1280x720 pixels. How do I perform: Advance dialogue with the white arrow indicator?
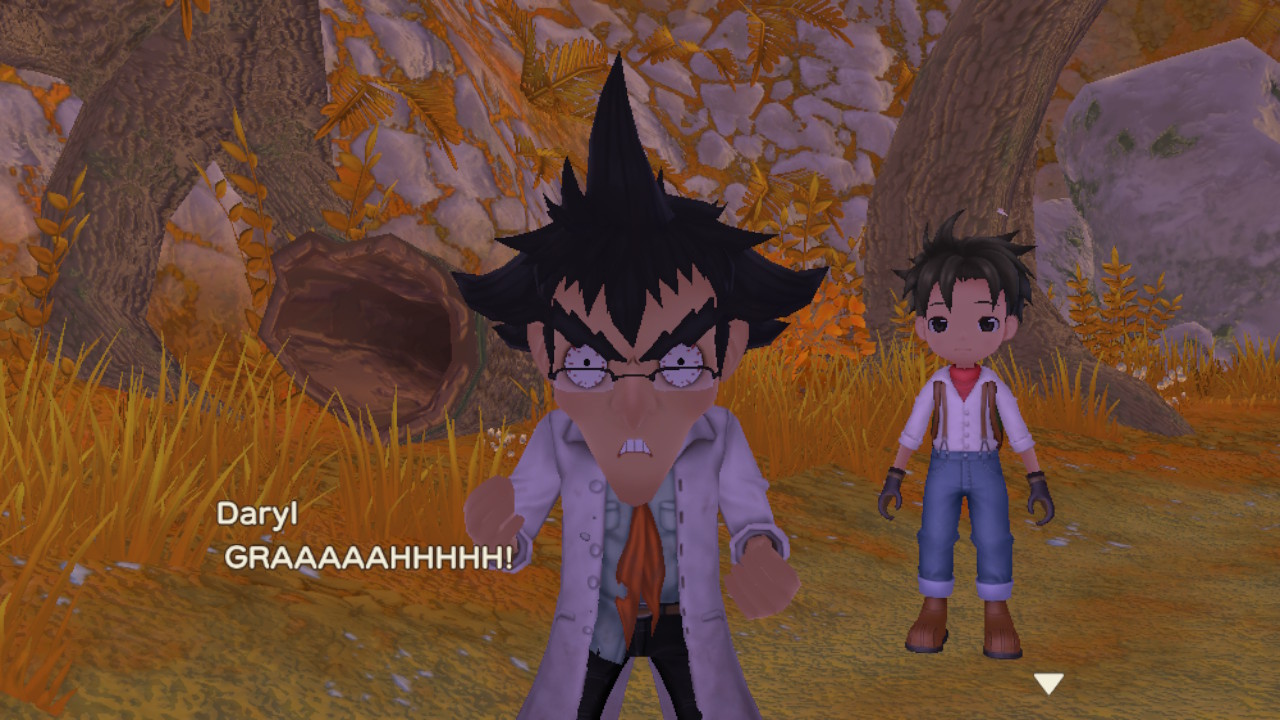(1048, 684)
